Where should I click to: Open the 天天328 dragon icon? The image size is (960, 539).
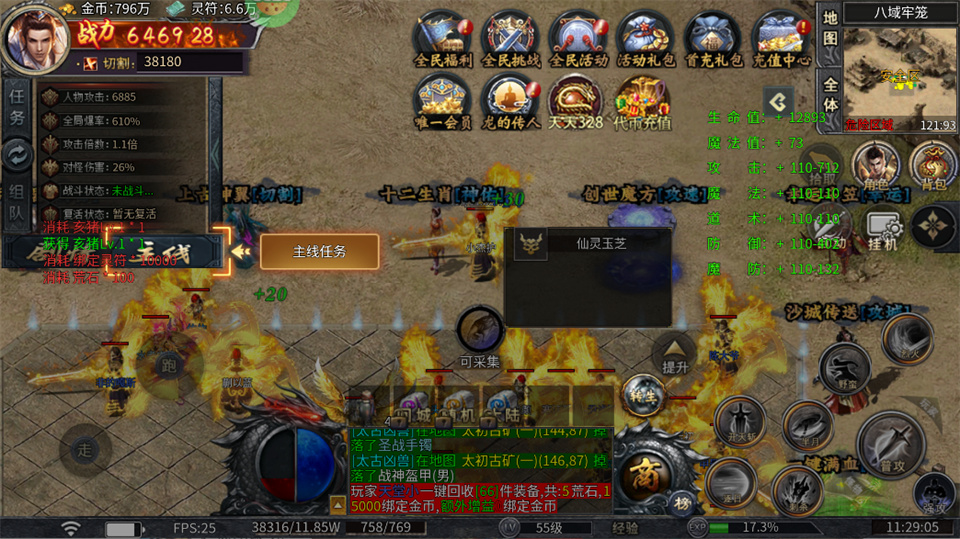pyautogui.click(x=575, y=101)
